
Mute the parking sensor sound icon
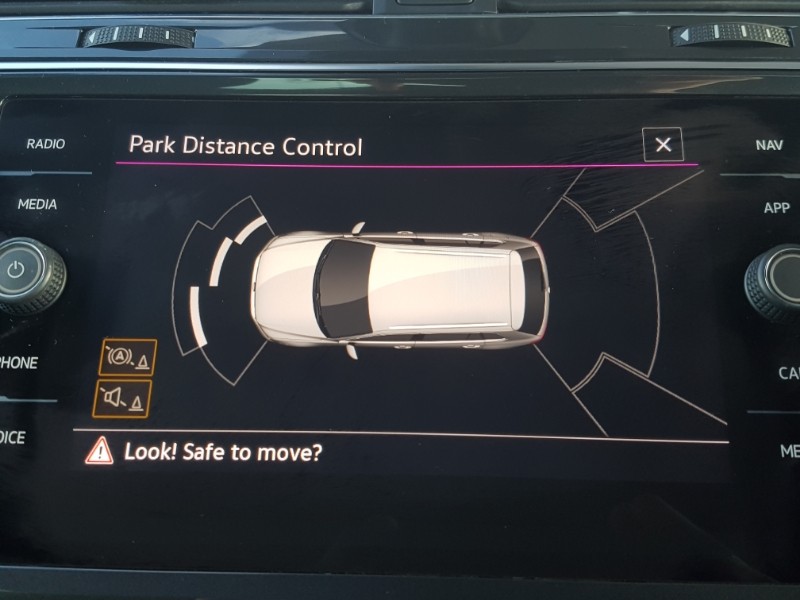coord(124,398)
